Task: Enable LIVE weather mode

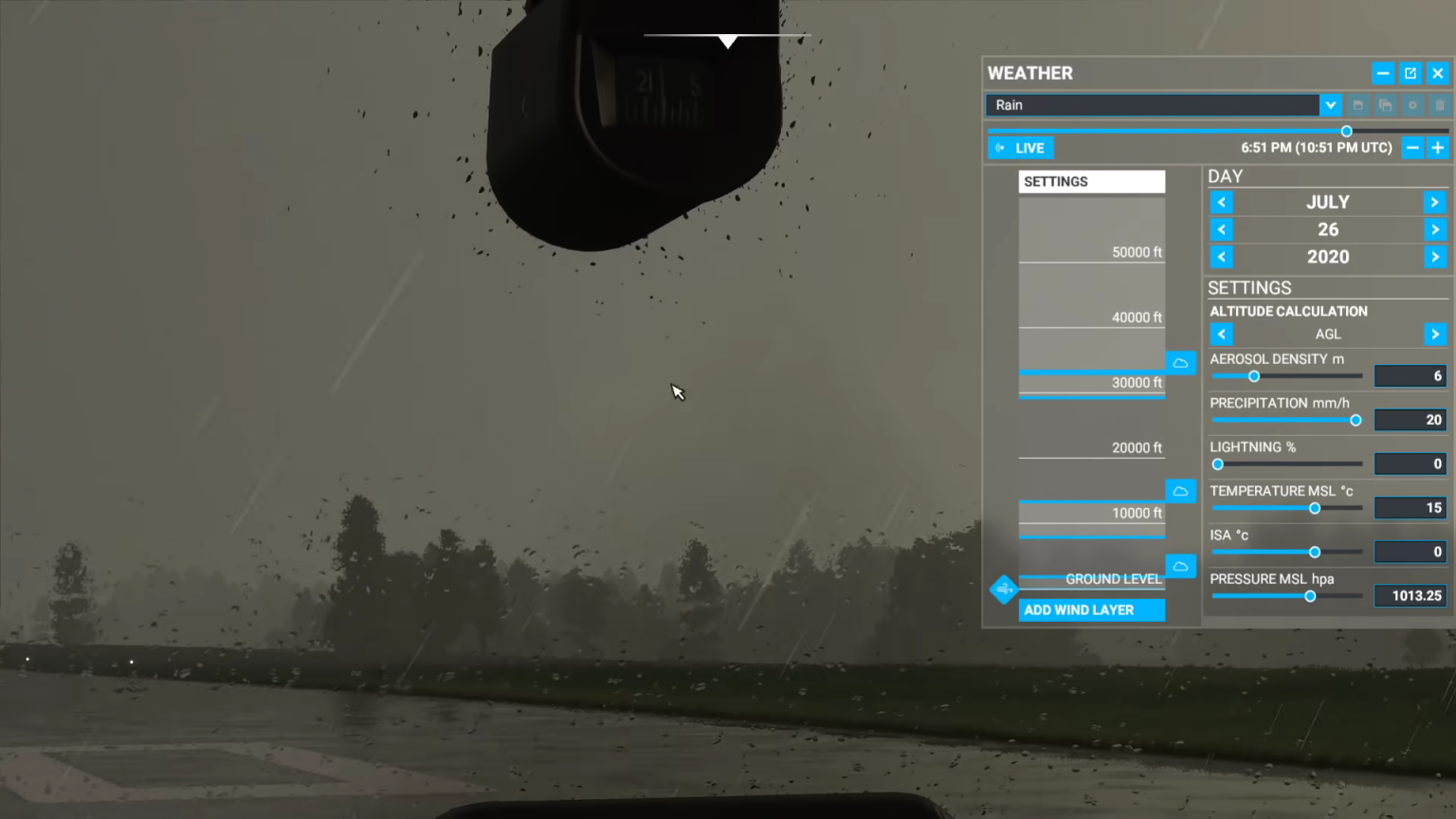Action: pyautogui.click(x=1020, y=147)
